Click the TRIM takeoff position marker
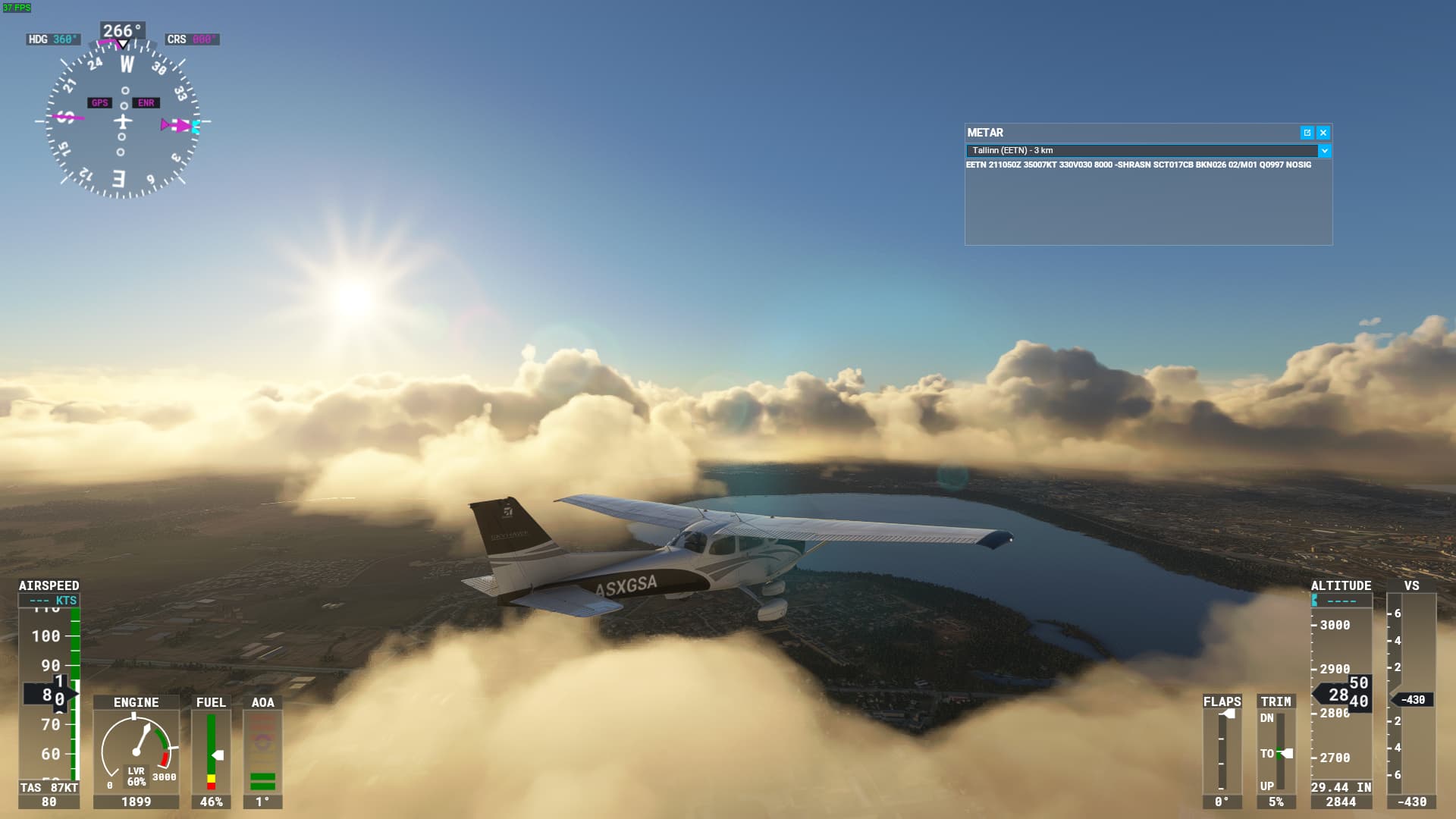Image resolution: width=1456 pixels, height=819 pixels. click(1279, 753)
